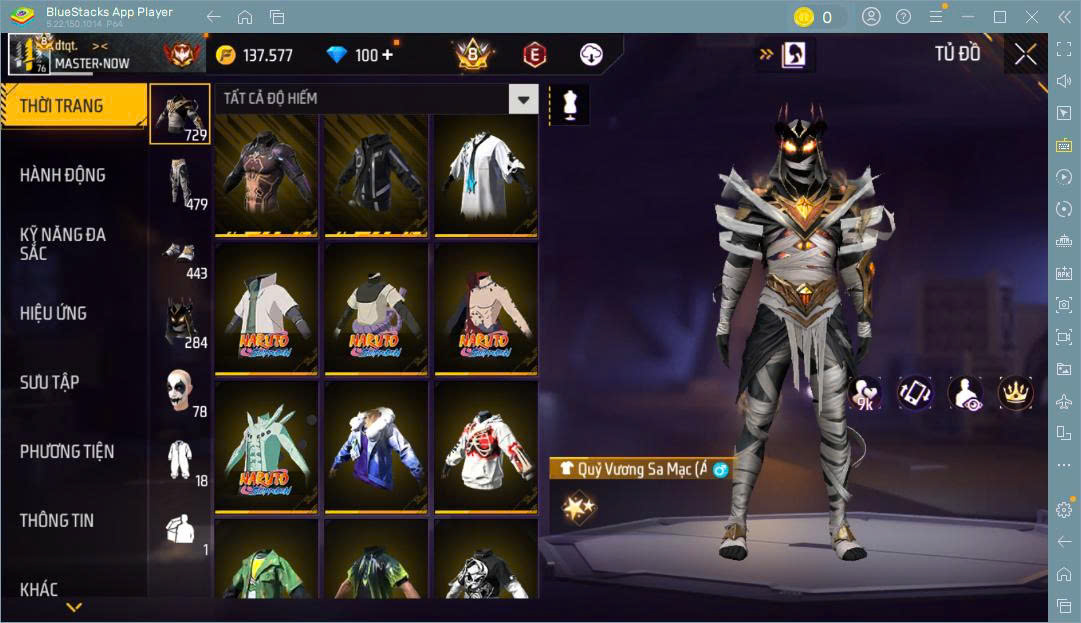The image size is (1081, 623).
Task: Show the Thông Tin section
Action: (57, 520)
